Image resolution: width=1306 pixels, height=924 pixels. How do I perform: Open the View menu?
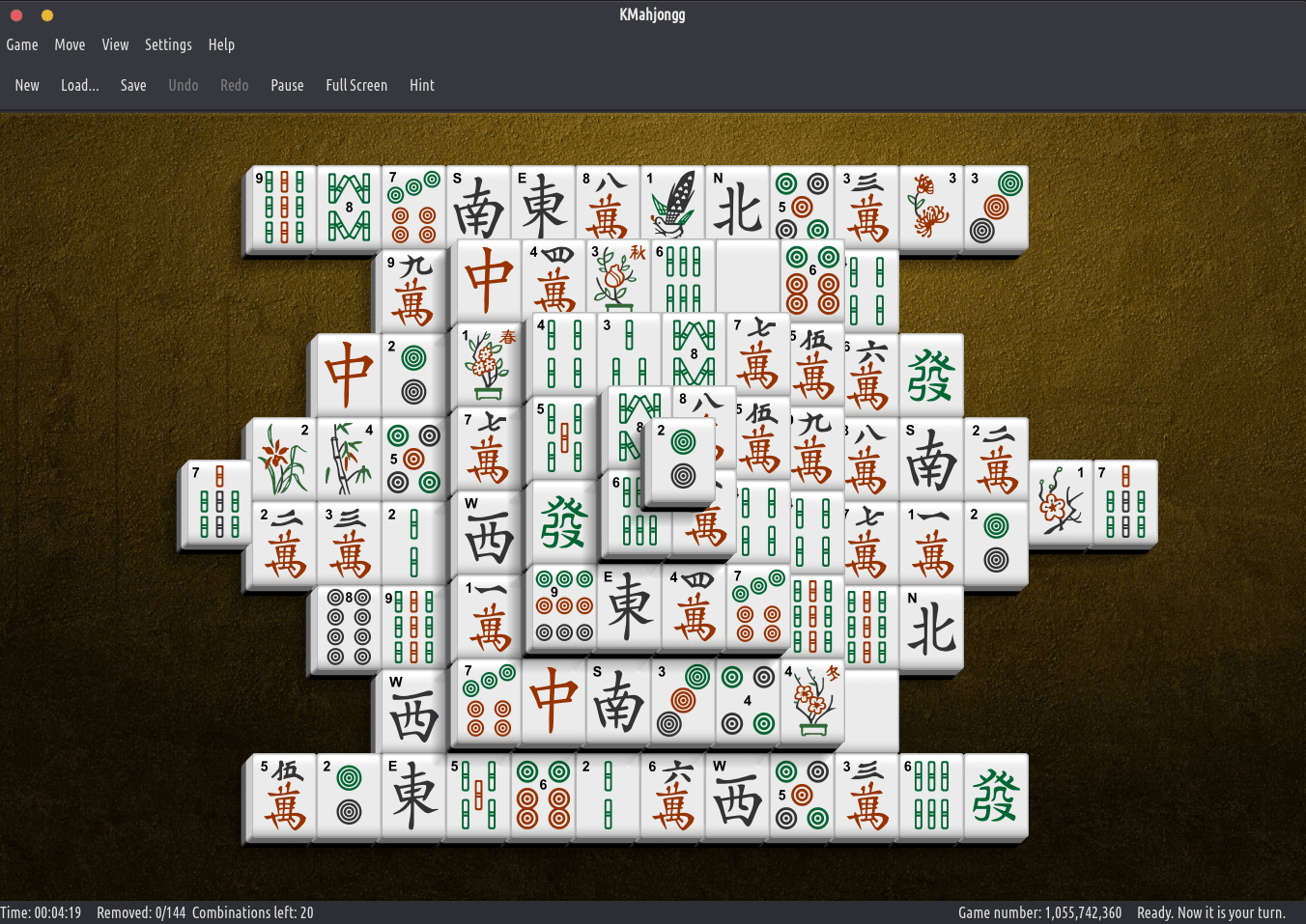coord(115,44)
